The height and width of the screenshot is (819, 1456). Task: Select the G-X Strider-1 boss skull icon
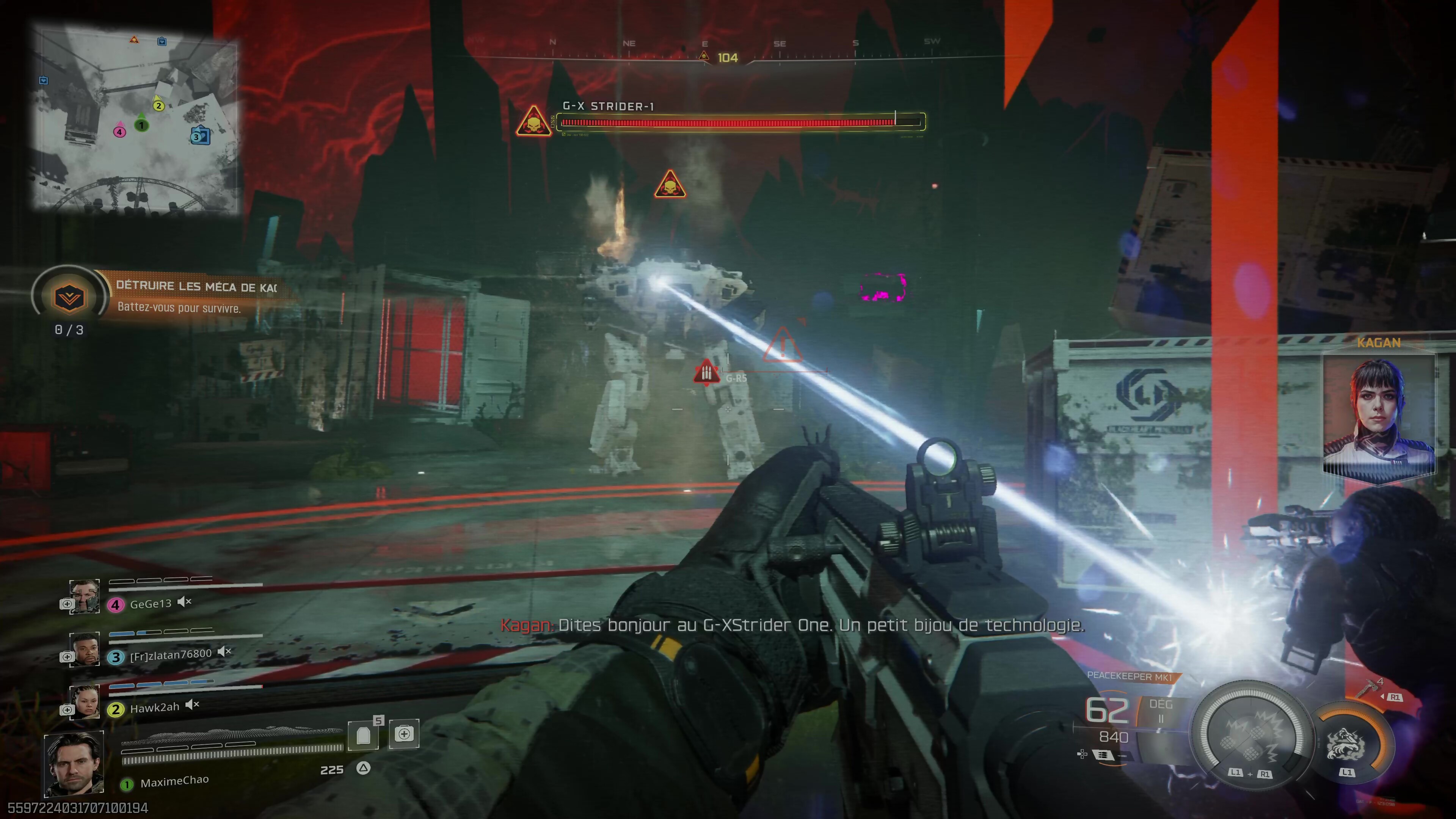[x=533, y=121]
